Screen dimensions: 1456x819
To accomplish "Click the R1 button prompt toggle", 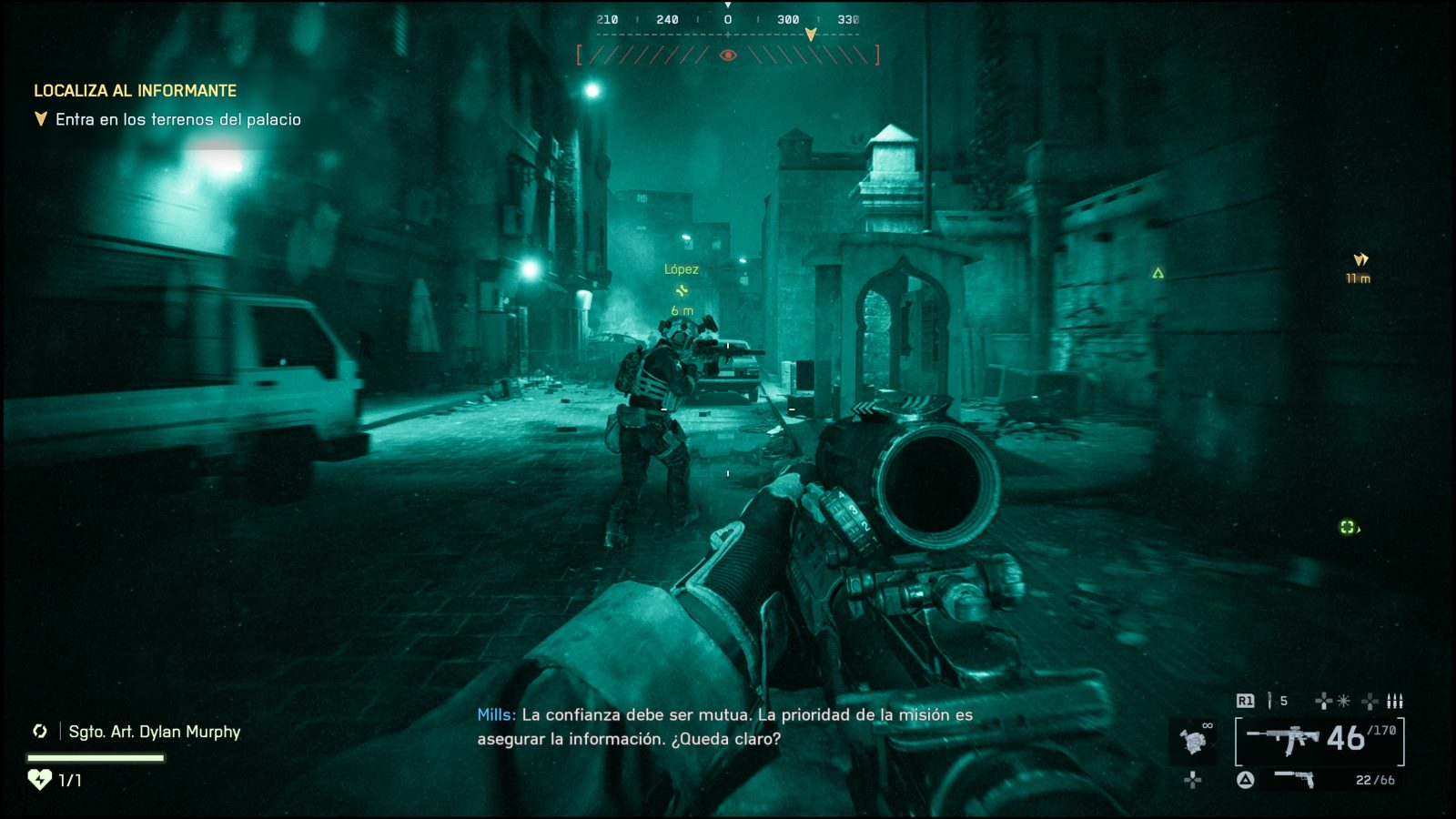I will pyautogui.click(x=1246, y=701).
